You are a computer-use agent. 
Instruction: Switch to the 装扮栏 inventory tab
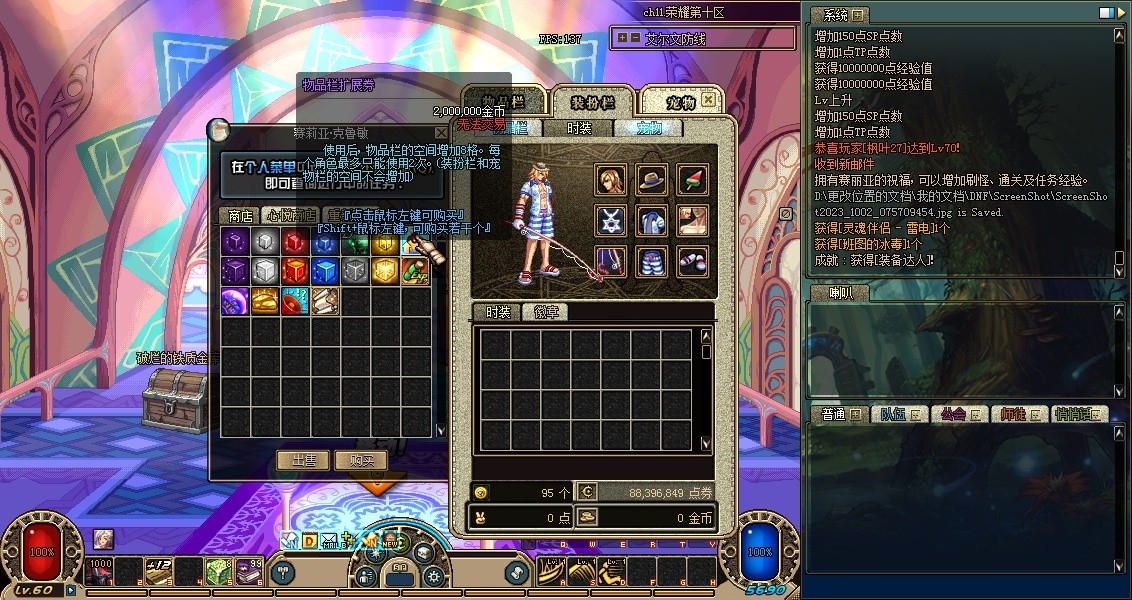click(593, 103)
